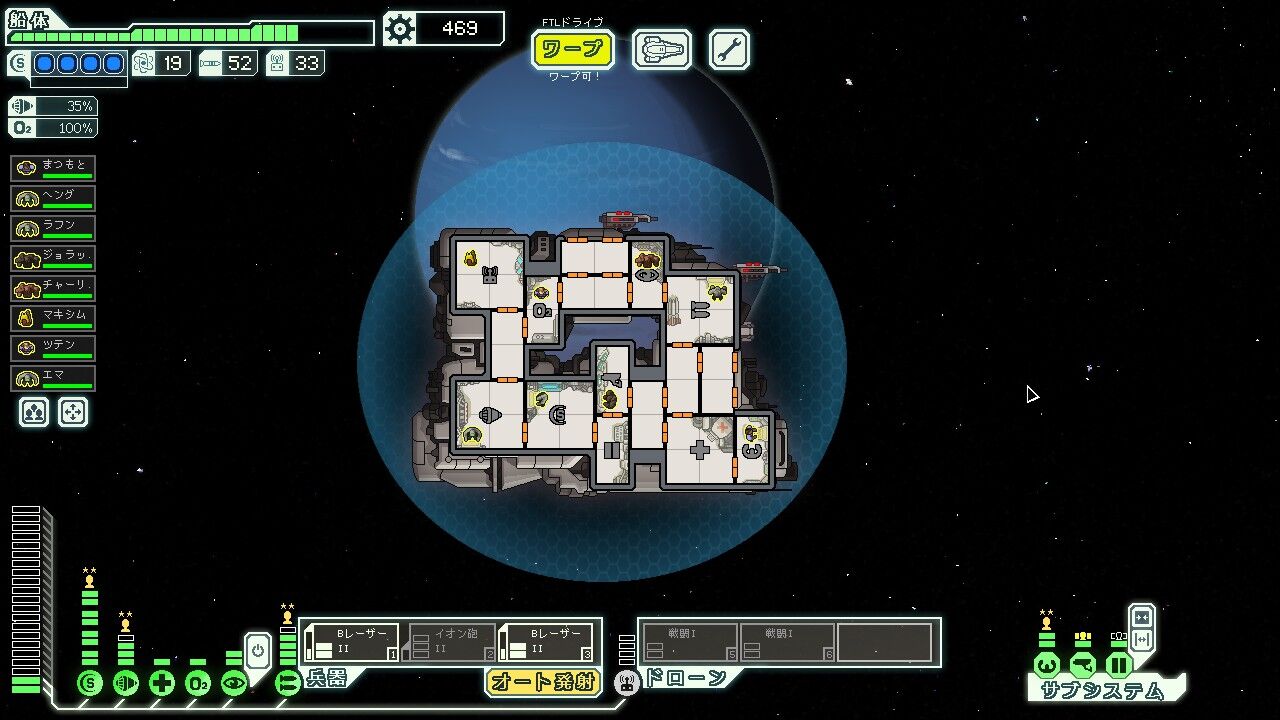Open the ship overview screen
The image size is (1280, 720).
coord(661,49)
